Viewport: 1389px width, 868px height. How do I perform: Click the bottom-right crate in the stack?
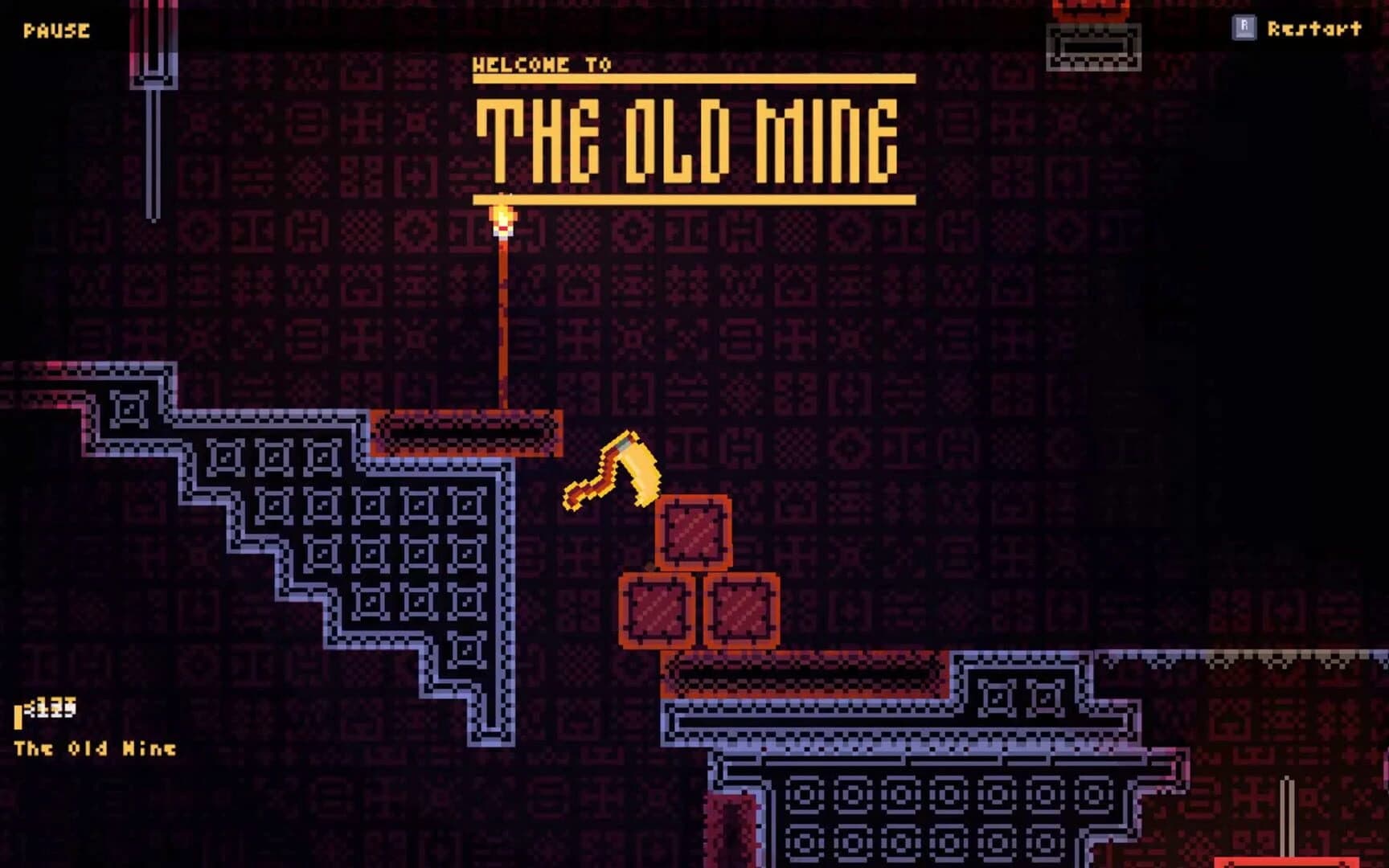tap(742, 611)
